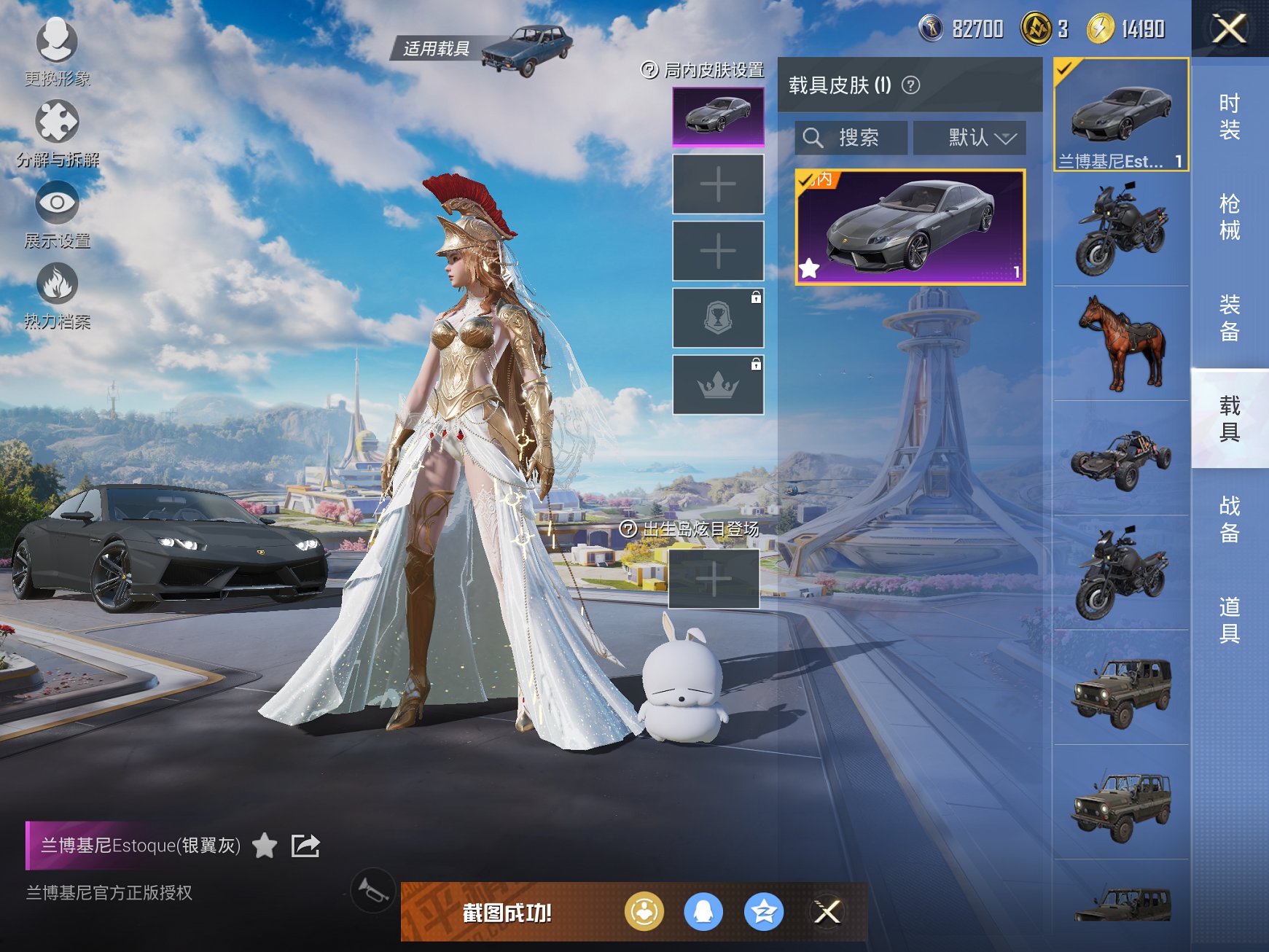Screen dimensions: 1269x952
Task: Dismiss the 截图成功 screenshot banner
Action: pos(827,911)
